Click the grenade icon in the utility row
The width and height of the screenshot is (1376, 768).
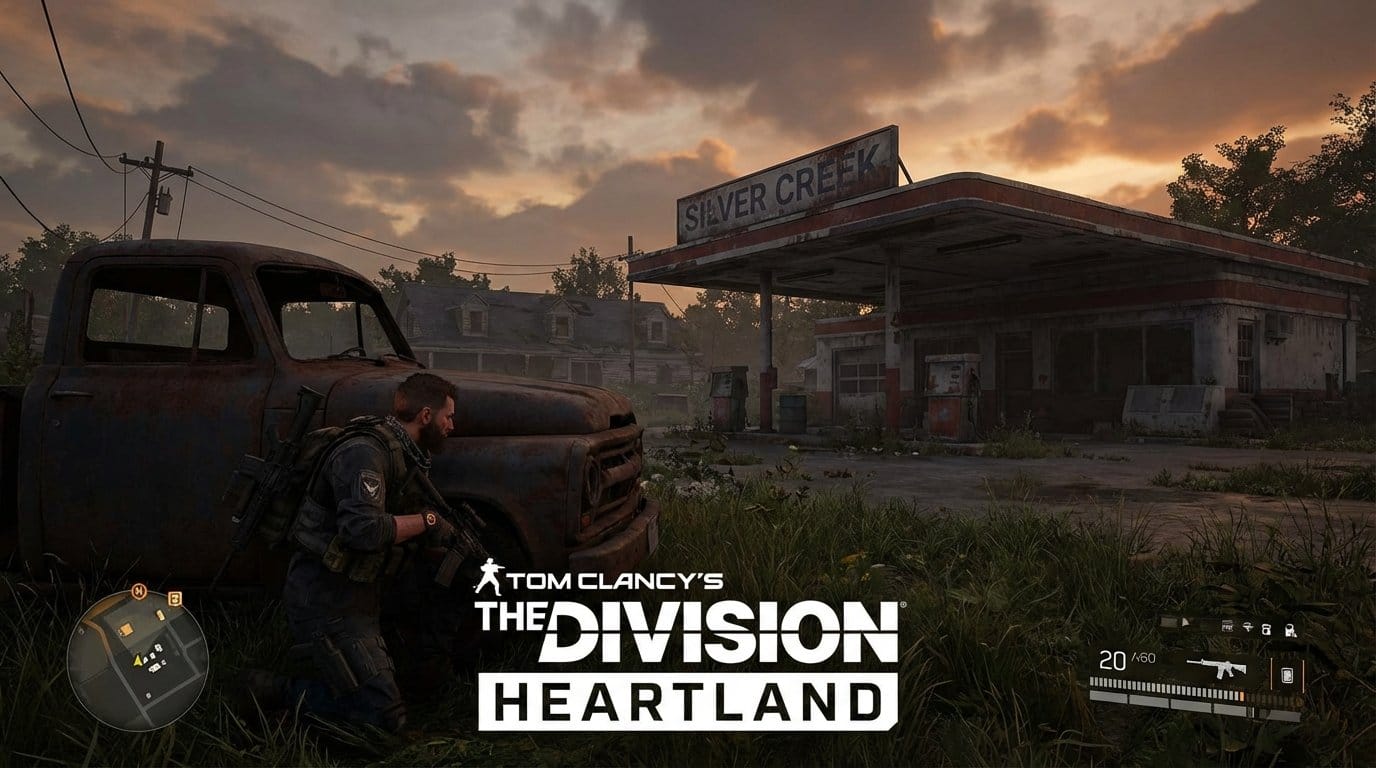click(1266, 631)
